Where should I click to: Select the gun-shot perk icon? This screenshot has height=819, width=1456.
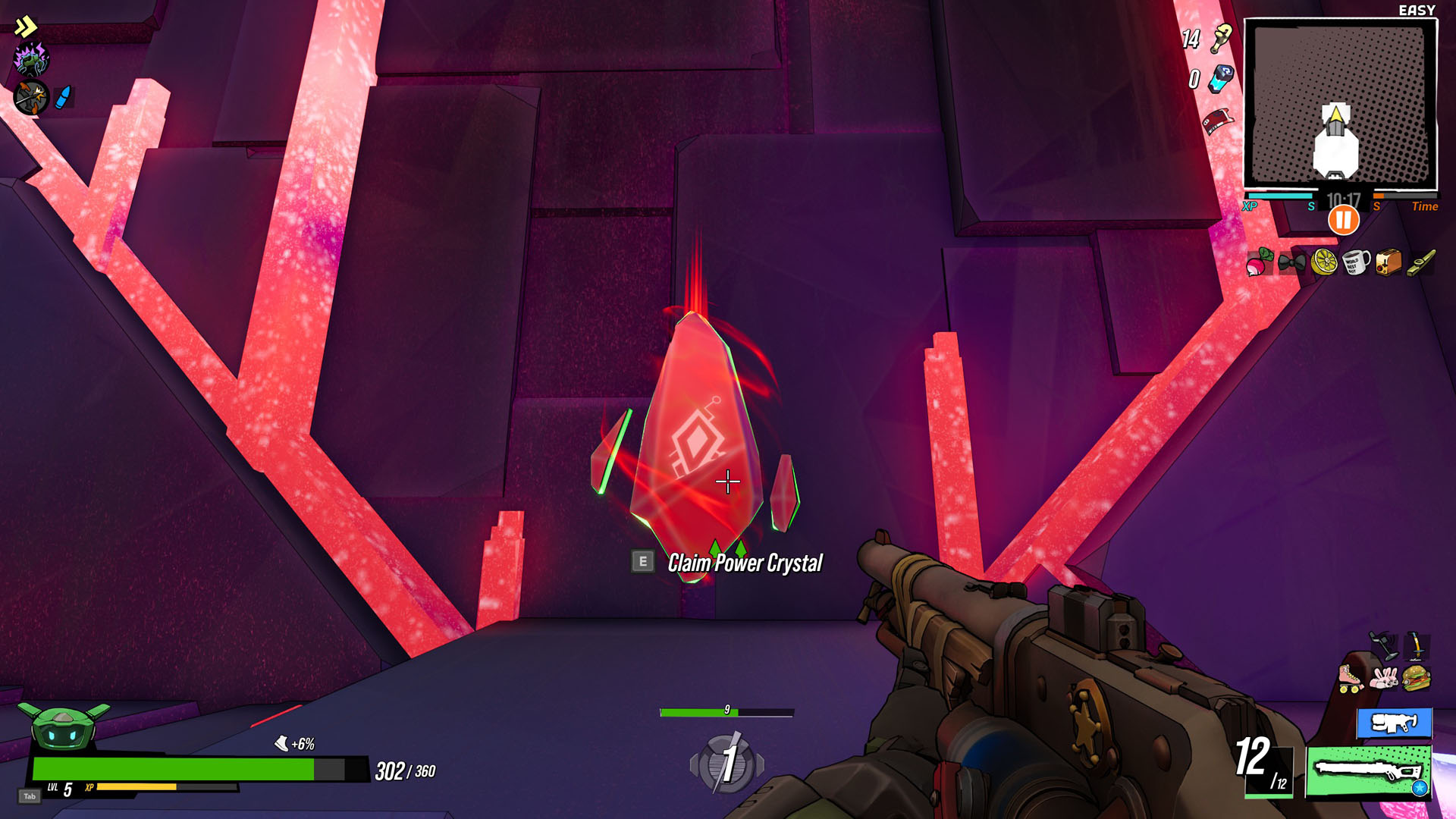coord(31,98)
